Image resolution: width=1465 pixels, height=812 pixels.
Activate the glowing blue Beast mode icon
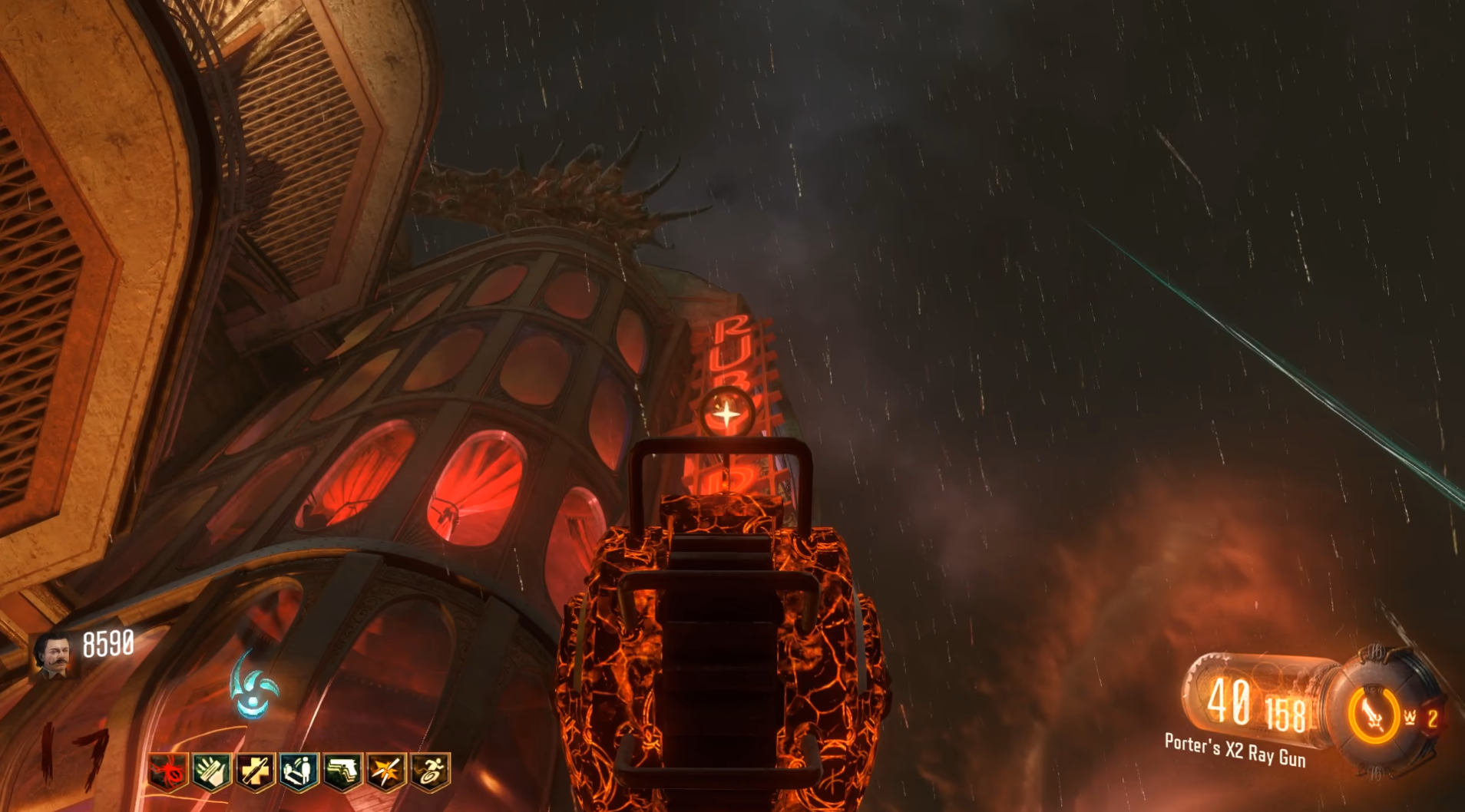pyautogui.click(x=254, y=685)
